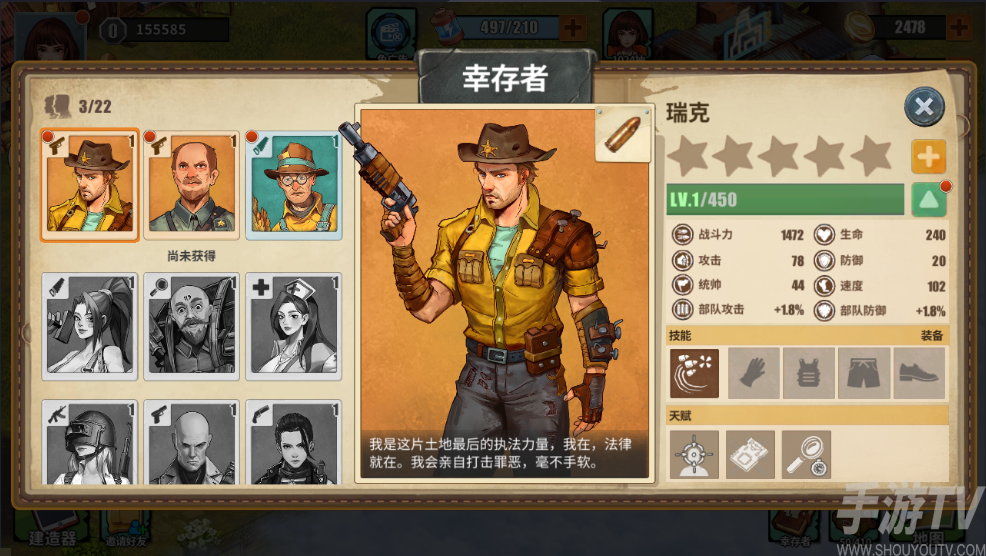Select the cowboy sheriff survivor card
The width and height of the screenshot is (986, 556).
[x=90, y=185]
